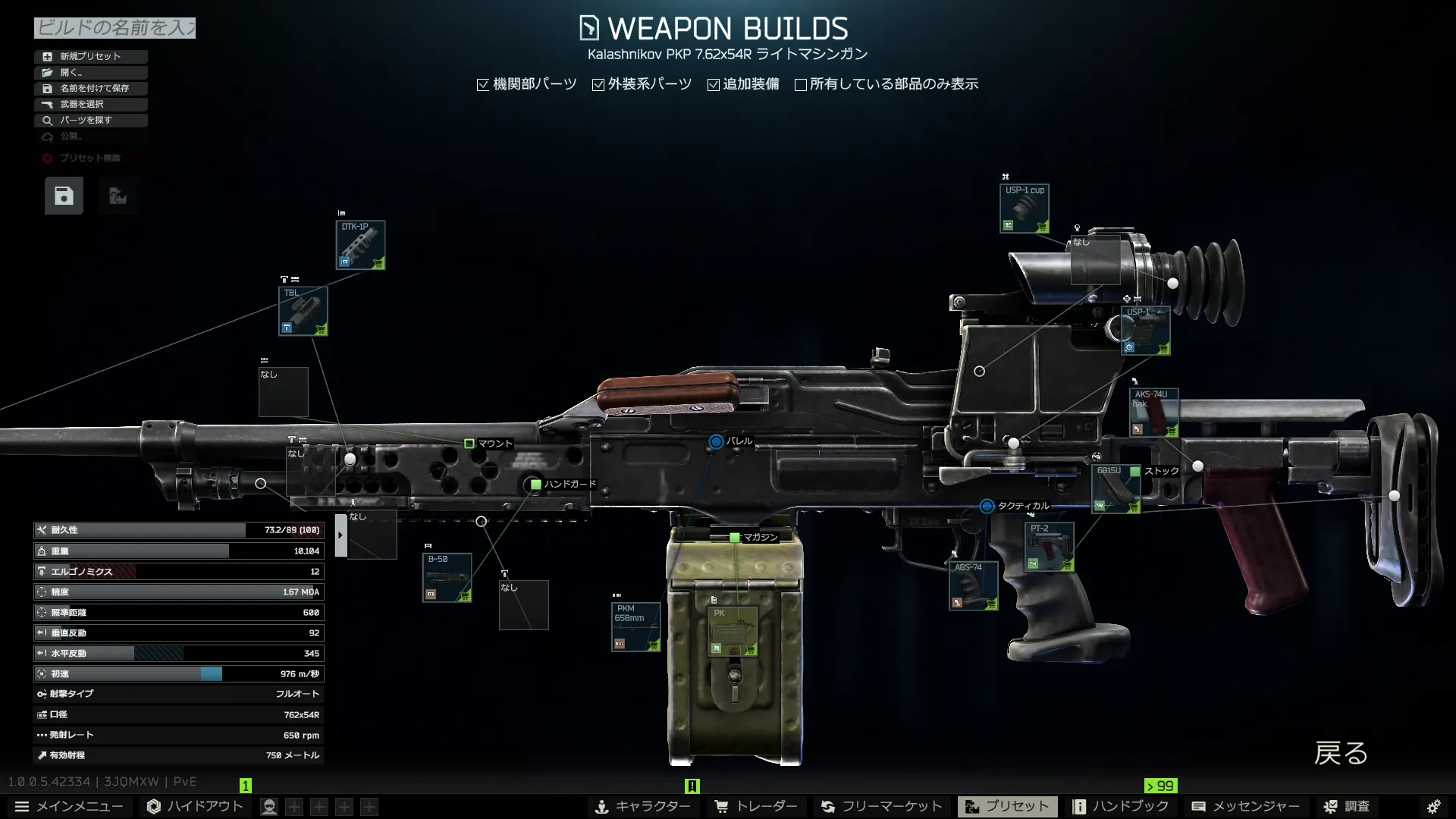Screen dimensions: 1456x819
Task: Select the PT-2 stock part slot
Action: [1050, 547]
